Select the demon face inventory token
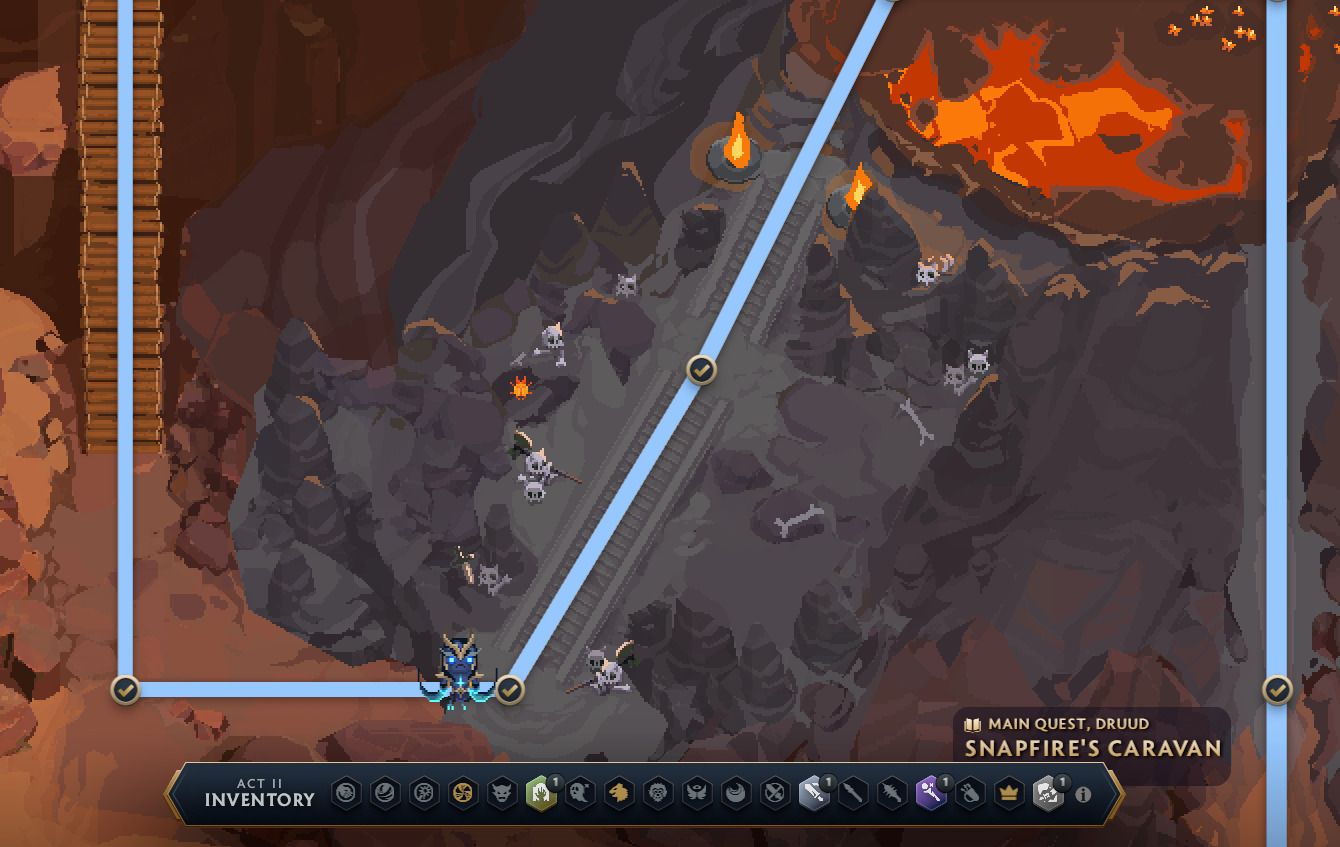The image size is (1340, 847). 502,795
